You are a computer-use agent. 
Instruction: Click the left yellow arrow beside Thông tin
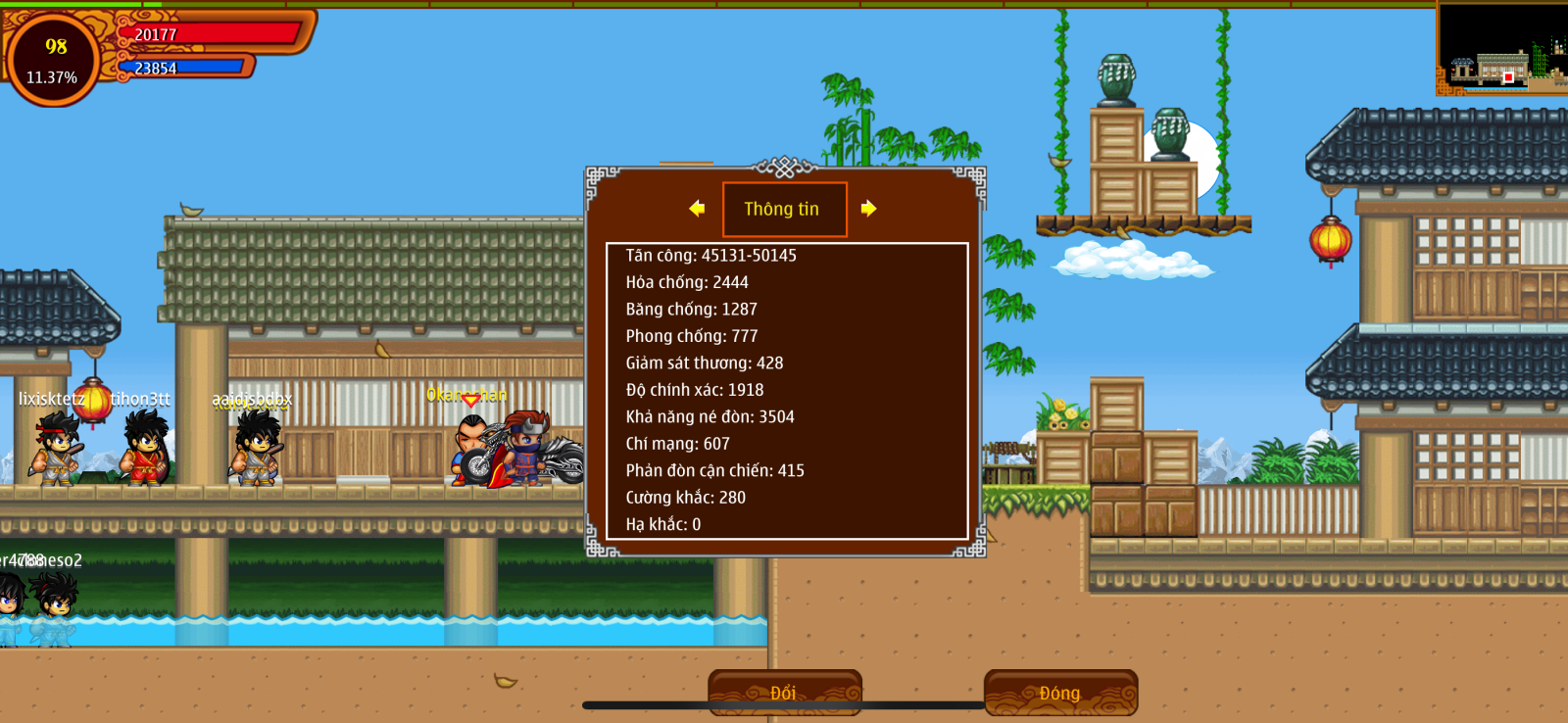click(697, 208)
